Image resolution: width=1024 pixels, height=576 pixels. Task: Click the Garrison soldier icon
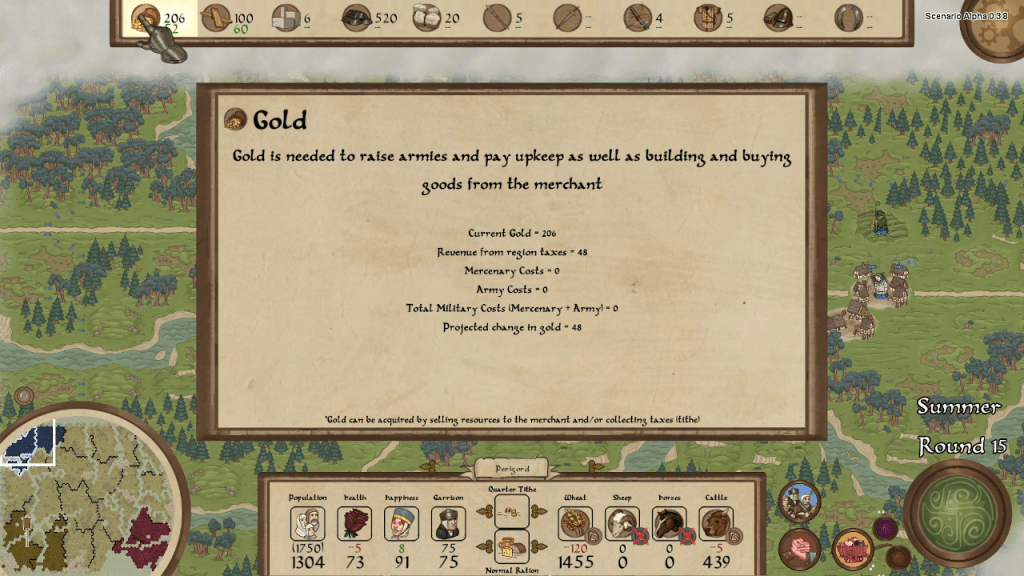click(449, 523)
